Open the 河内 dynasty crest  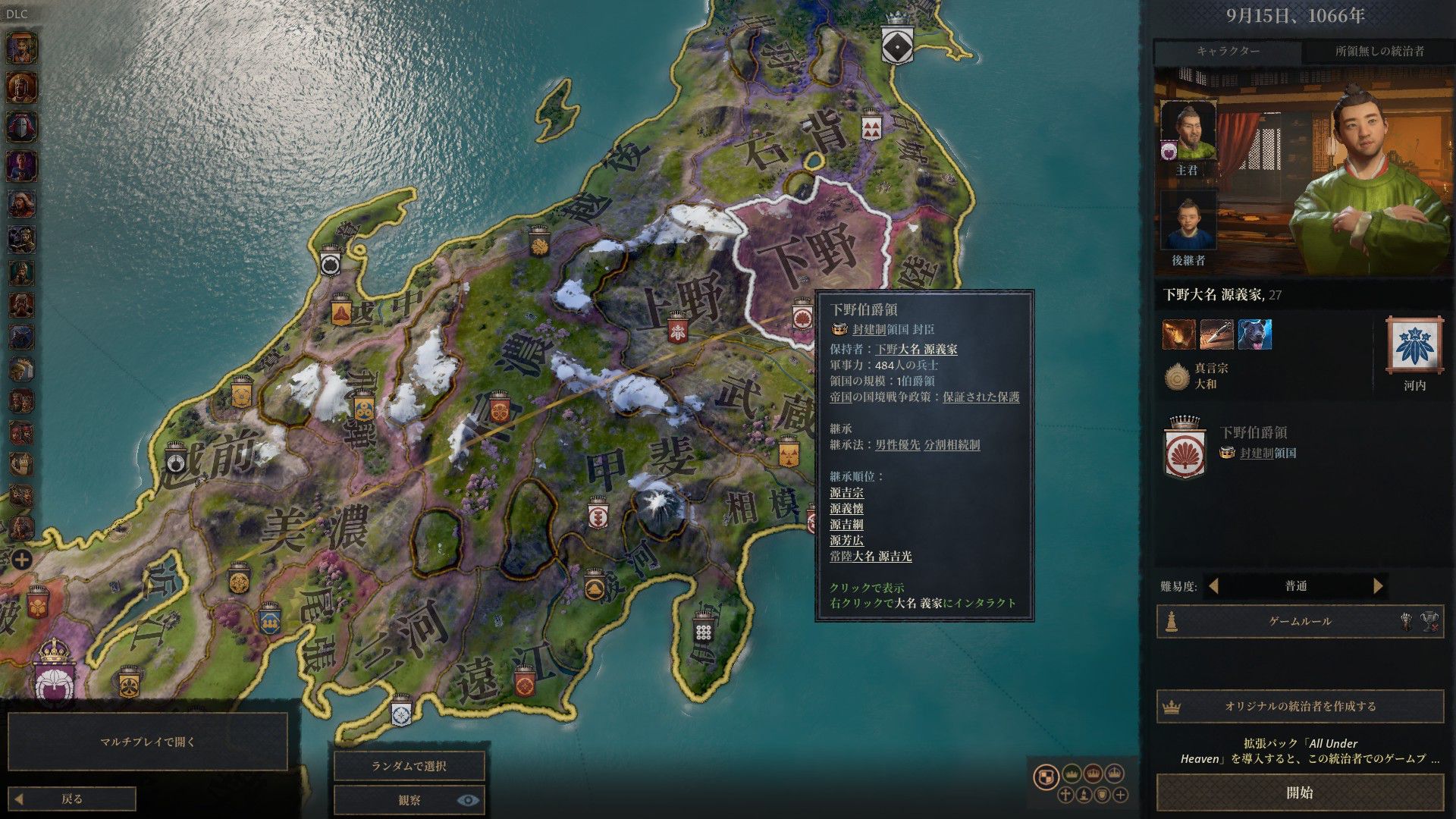tap(1414, 345)
